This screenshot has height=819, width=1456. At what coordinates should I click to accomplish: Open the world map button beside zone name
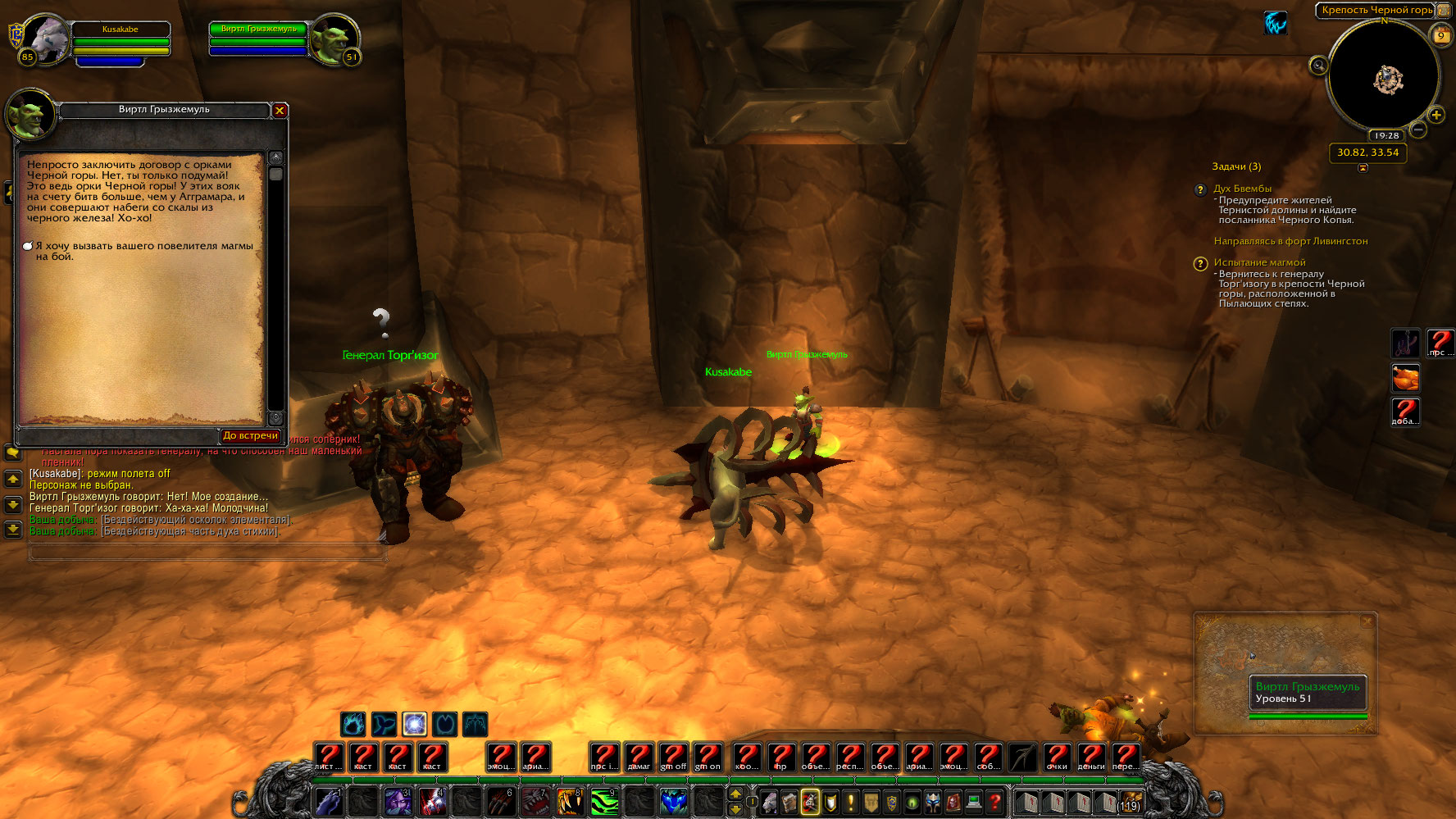click(1443, 10)
